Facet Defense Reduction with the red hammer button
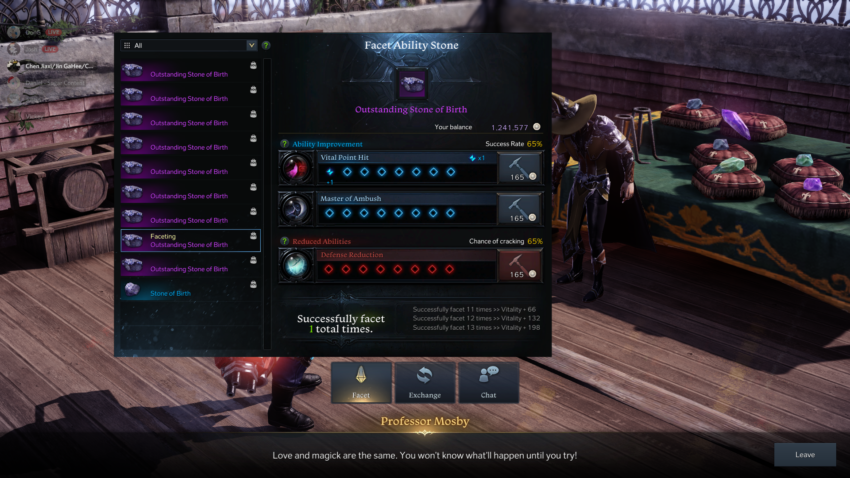The width and height of the screenshot is (850, 478). (x=519, y=265)
